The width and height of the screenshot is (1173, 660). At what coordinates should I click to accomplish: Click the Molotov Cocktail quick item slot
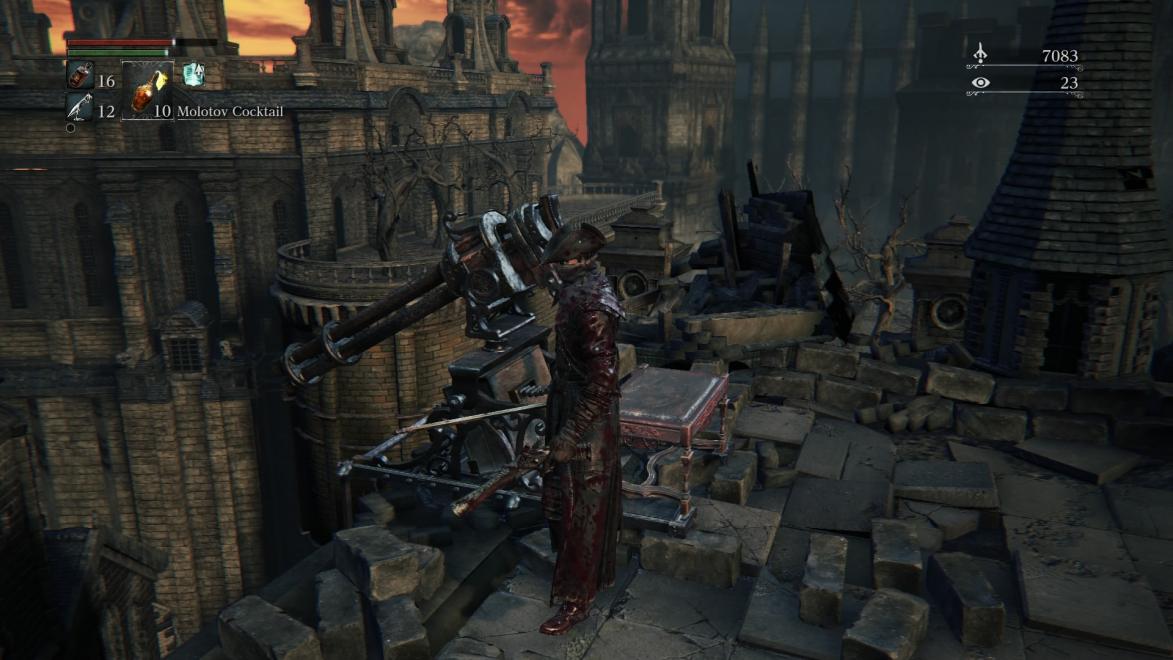tap(147, 91)
